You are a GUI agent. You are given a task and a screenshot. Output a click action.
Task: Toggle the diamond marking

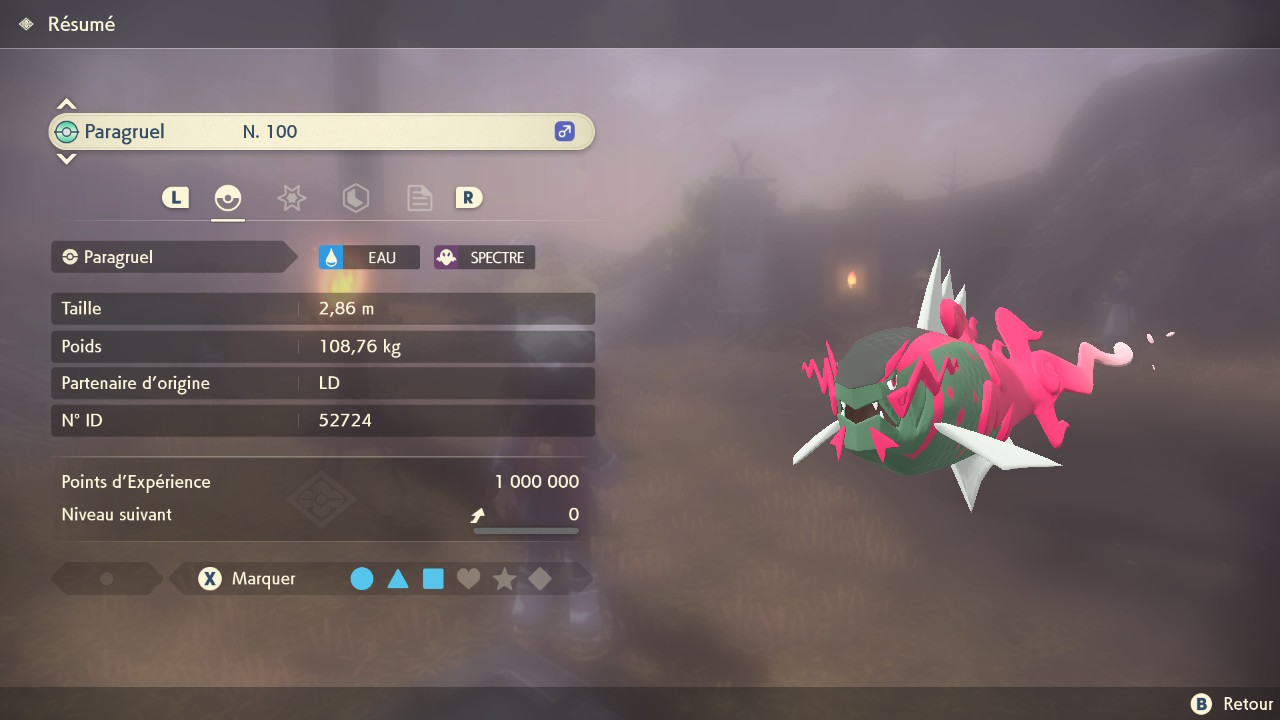(540, 578)
